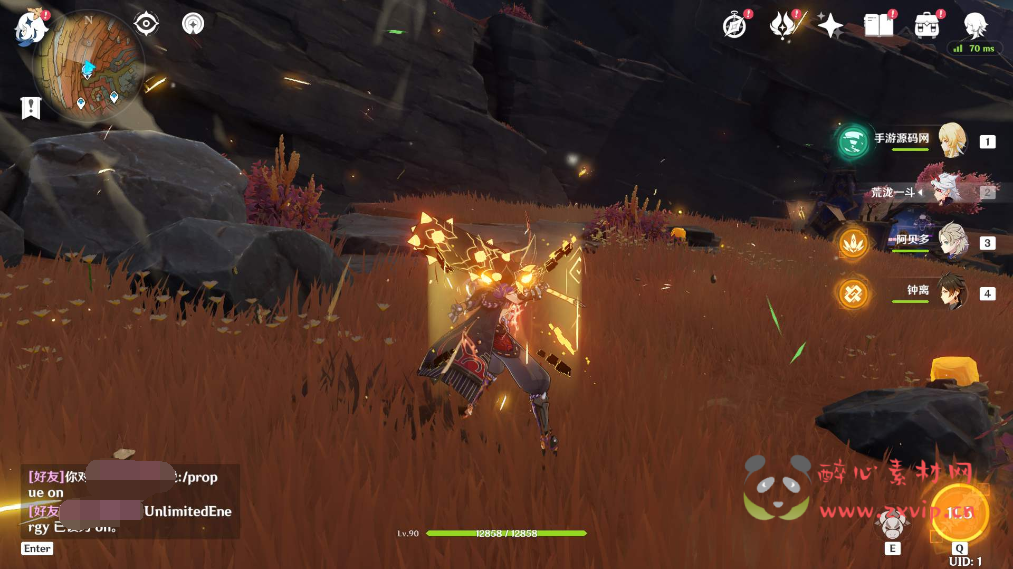
Task: Switch to party member 阿贝多
Action: [950, 242]
